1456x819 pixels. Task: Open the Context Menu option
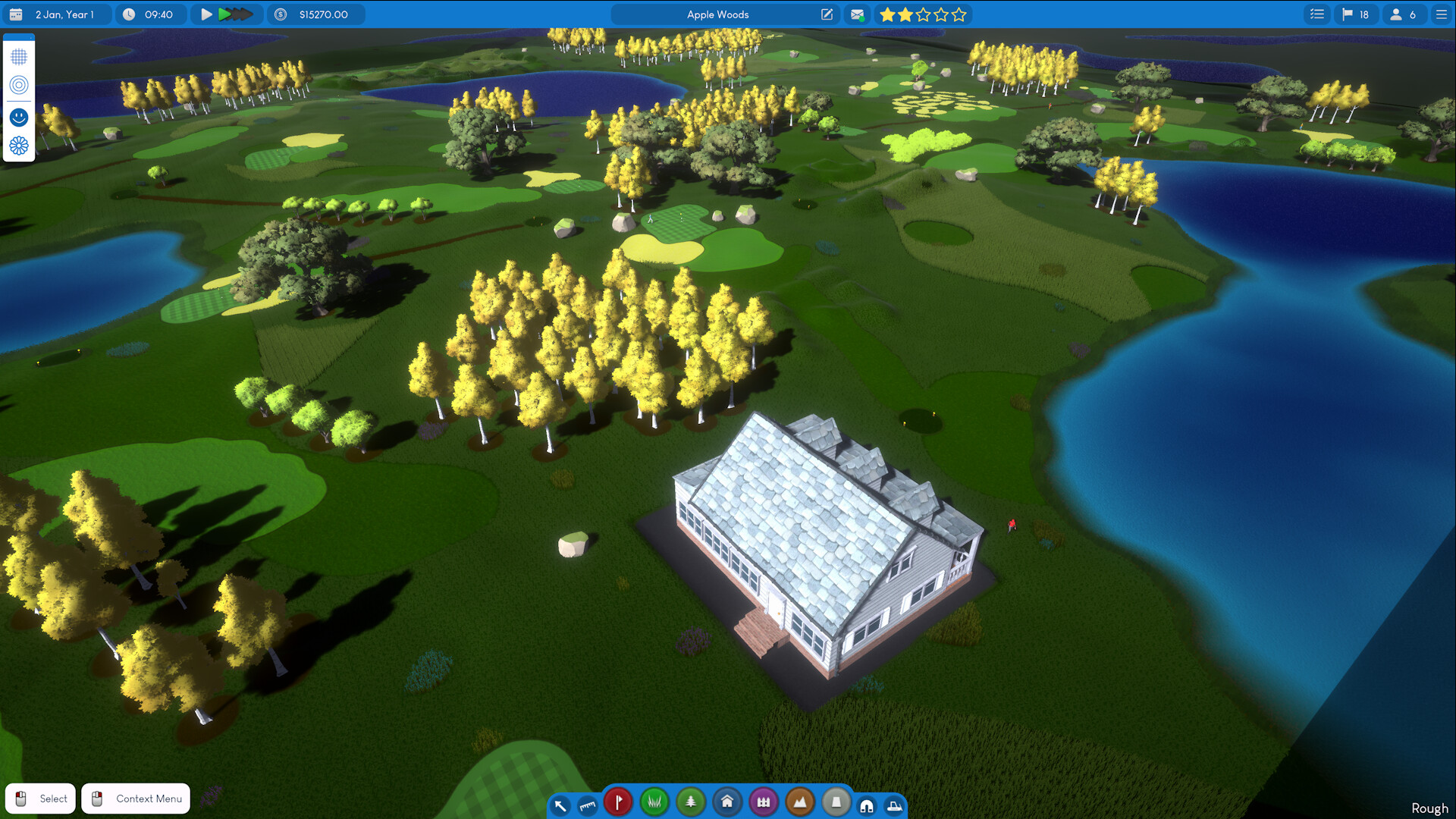pos(135,798)
